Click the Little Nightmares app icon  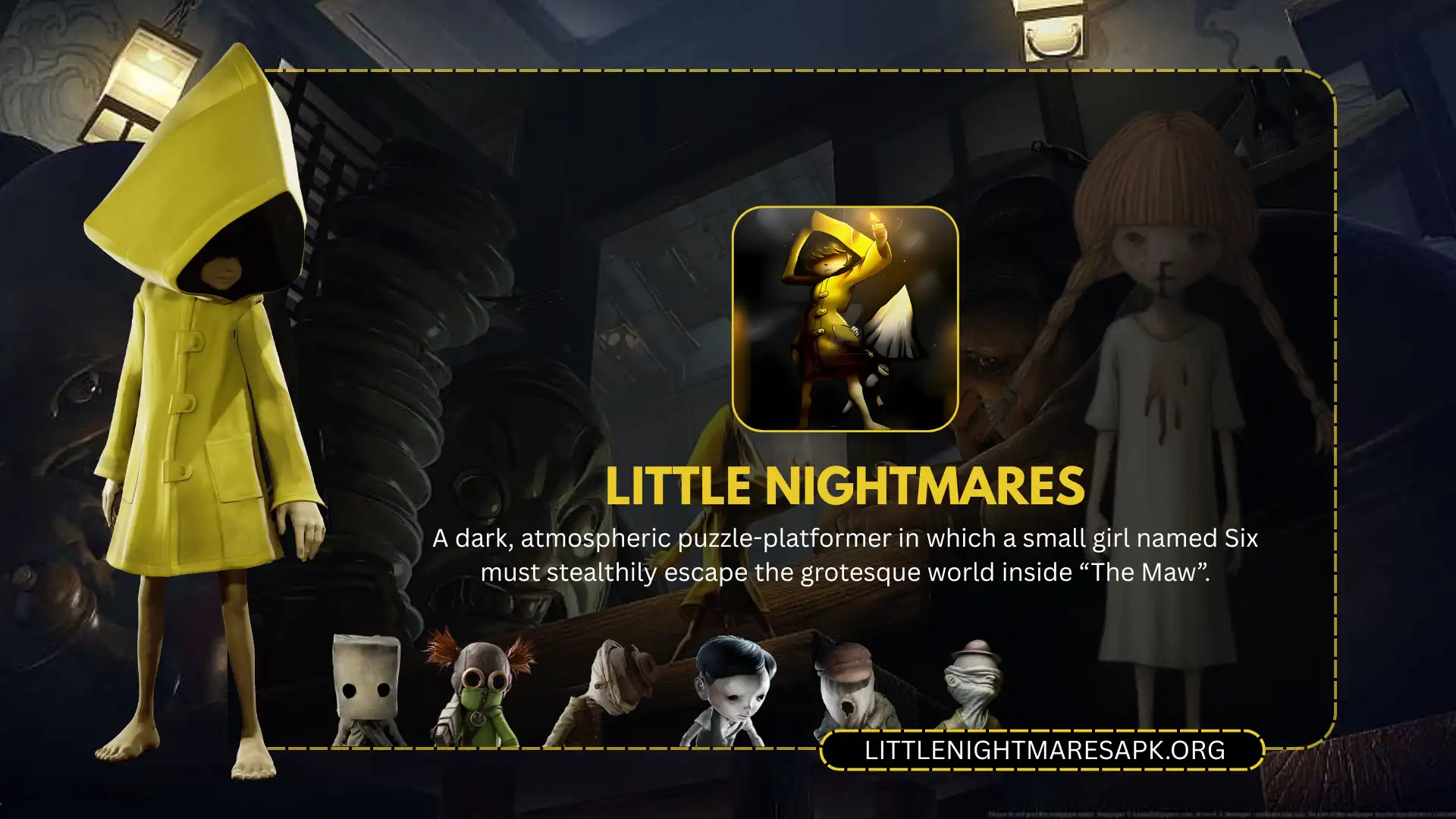[845, 318]
